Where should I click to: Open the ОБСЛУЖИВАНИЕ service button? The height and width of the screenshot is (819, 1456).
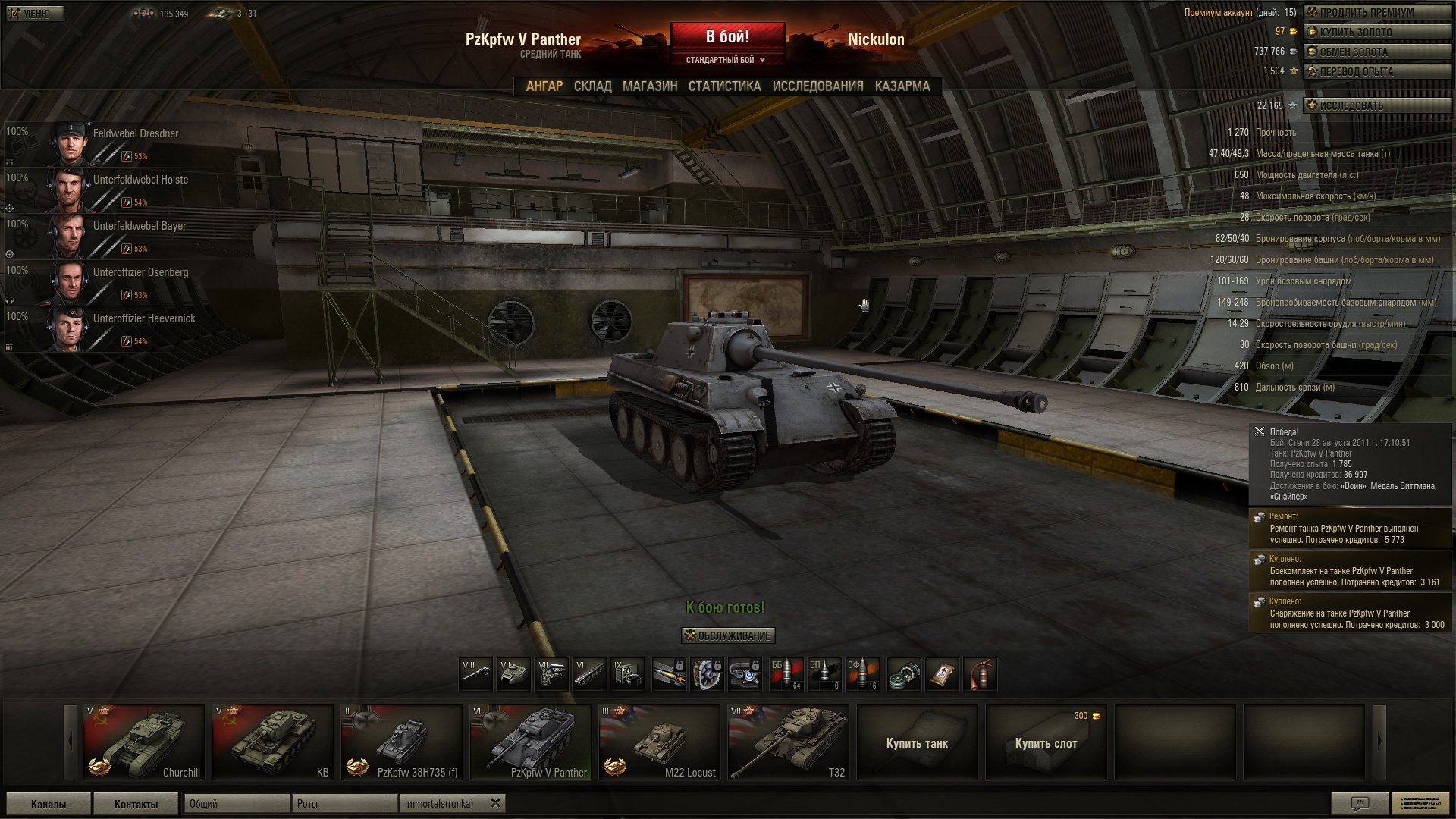coord(727,635)
